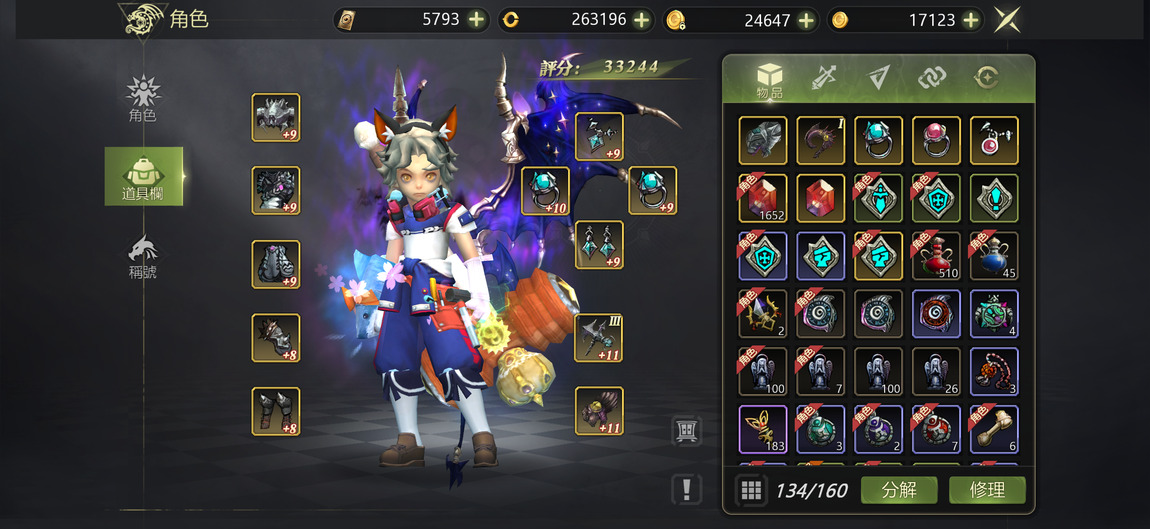1150x529 pixels.
Task: Click the 修理 repair button
Action: tap(986, 490)
